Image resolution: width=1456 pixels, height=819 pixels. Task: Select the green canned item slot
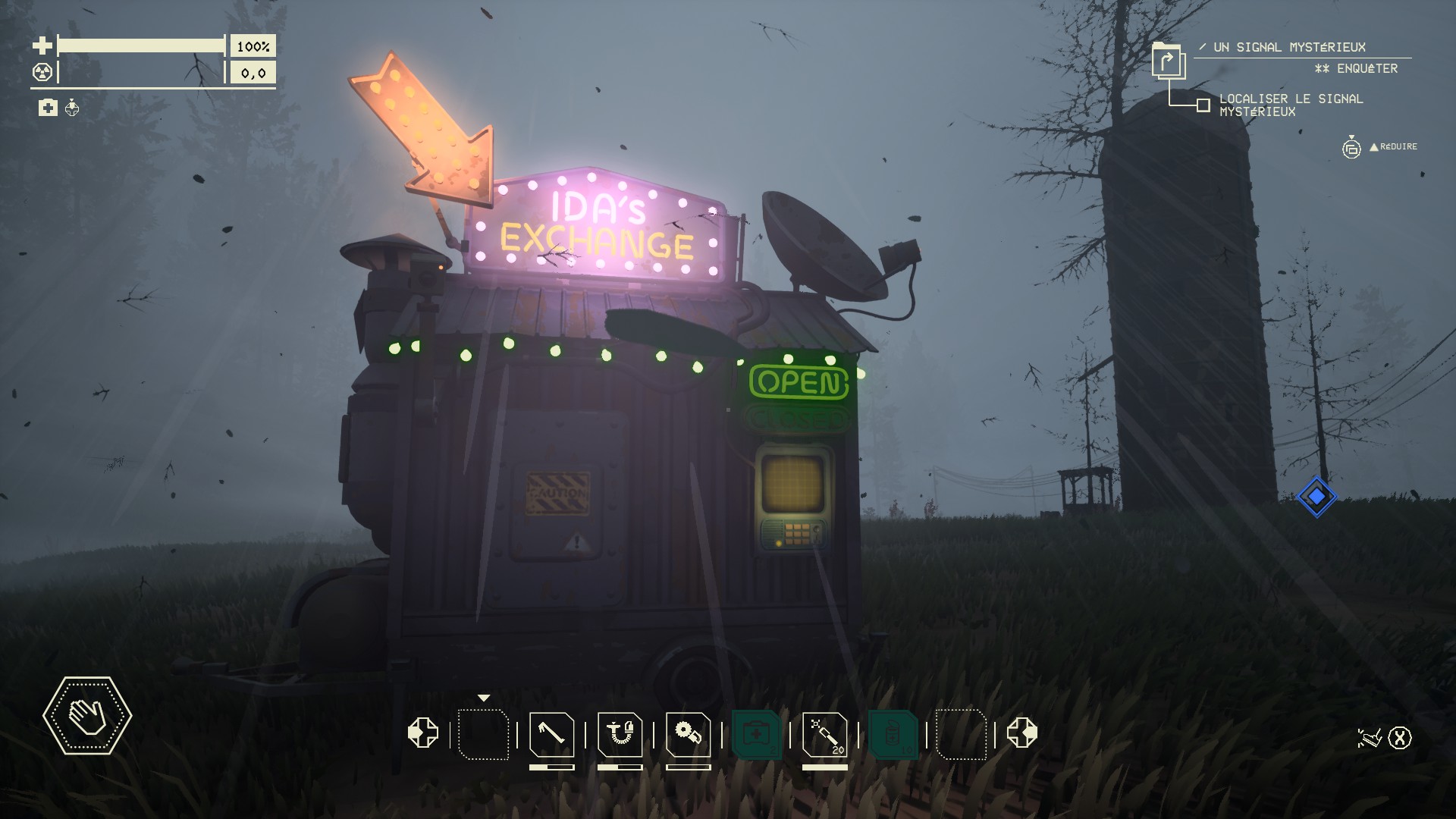893,734
